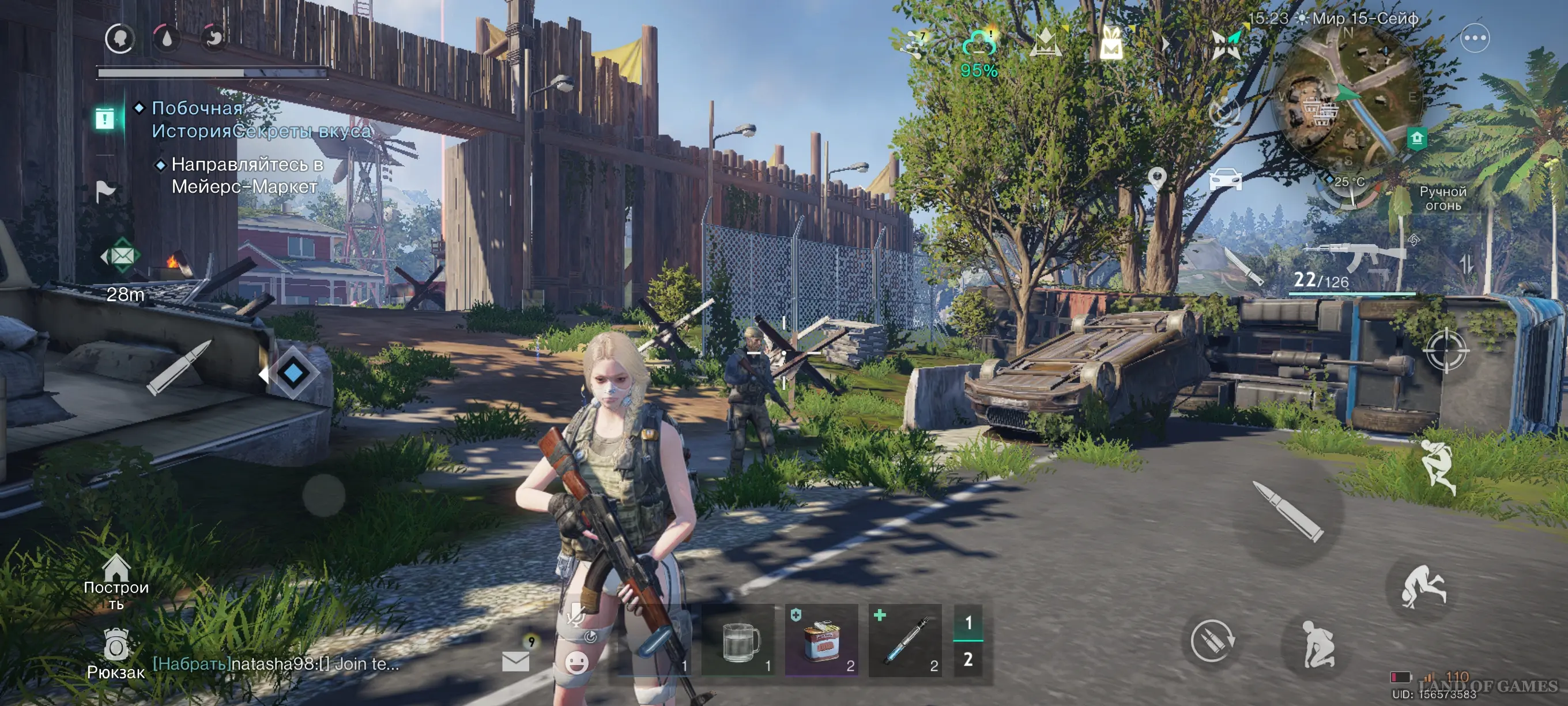Select the canned food hotbar slot
This screenshot has width=1568, height=706.
click(x=821, y=641)
